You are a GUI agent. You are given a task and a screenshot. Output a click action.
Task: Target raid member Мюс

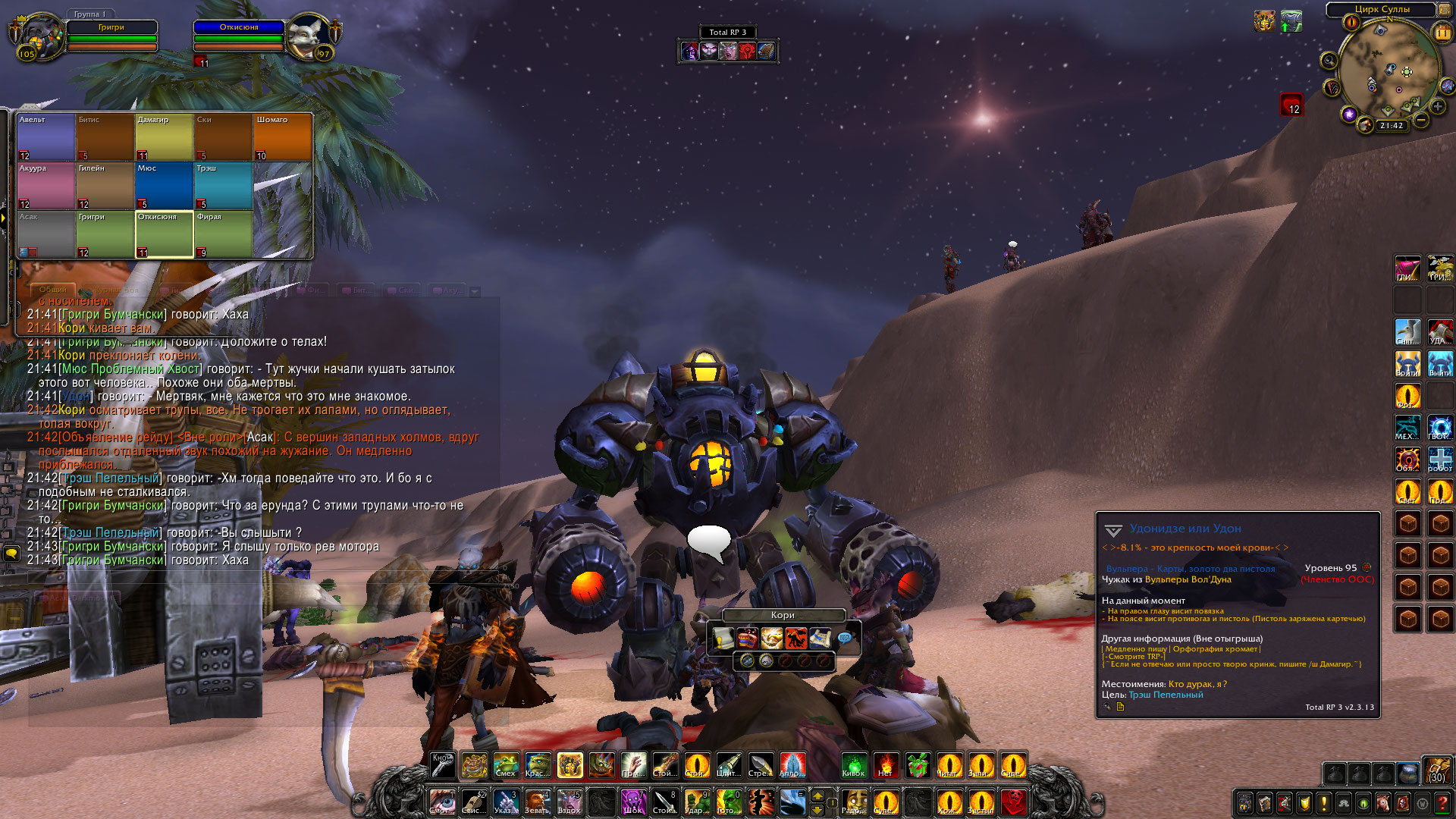click(164, 186)
